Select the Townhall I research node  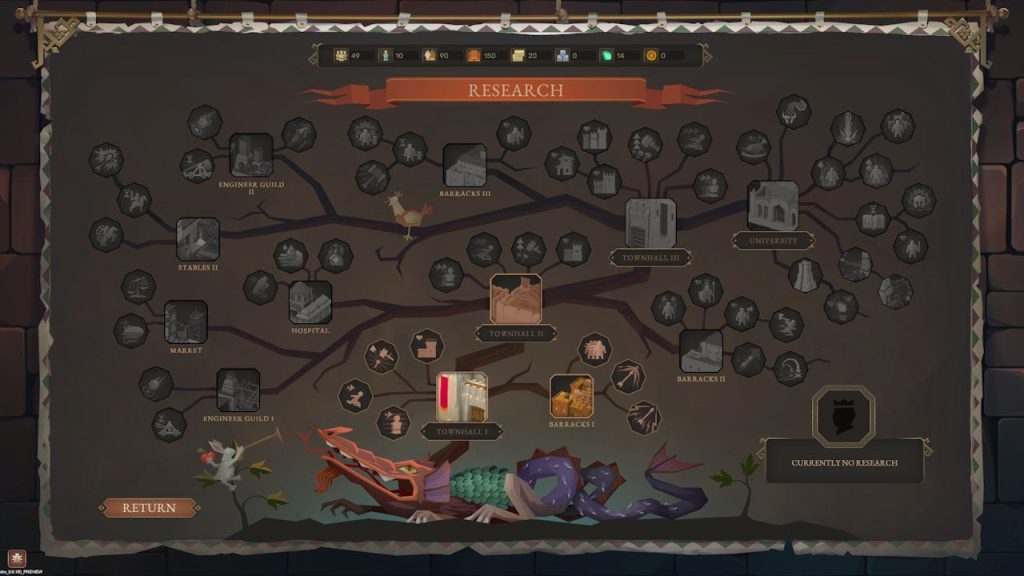pyautogui.click(x=462, y=397)
